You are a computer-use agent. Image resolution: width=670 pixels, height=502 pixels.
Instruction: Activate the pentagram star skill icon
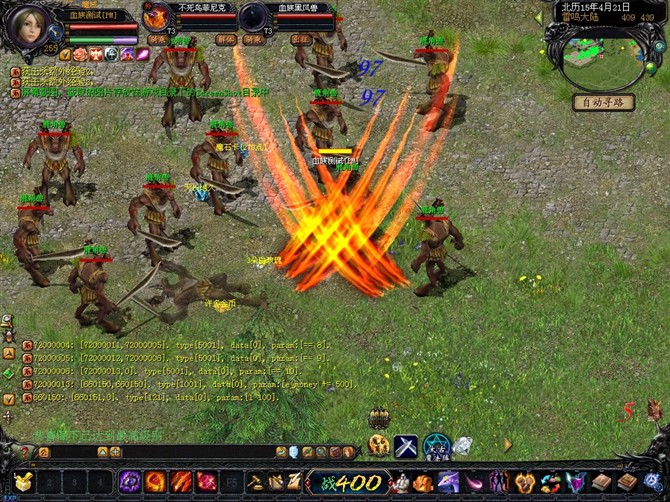click(436, 445)
